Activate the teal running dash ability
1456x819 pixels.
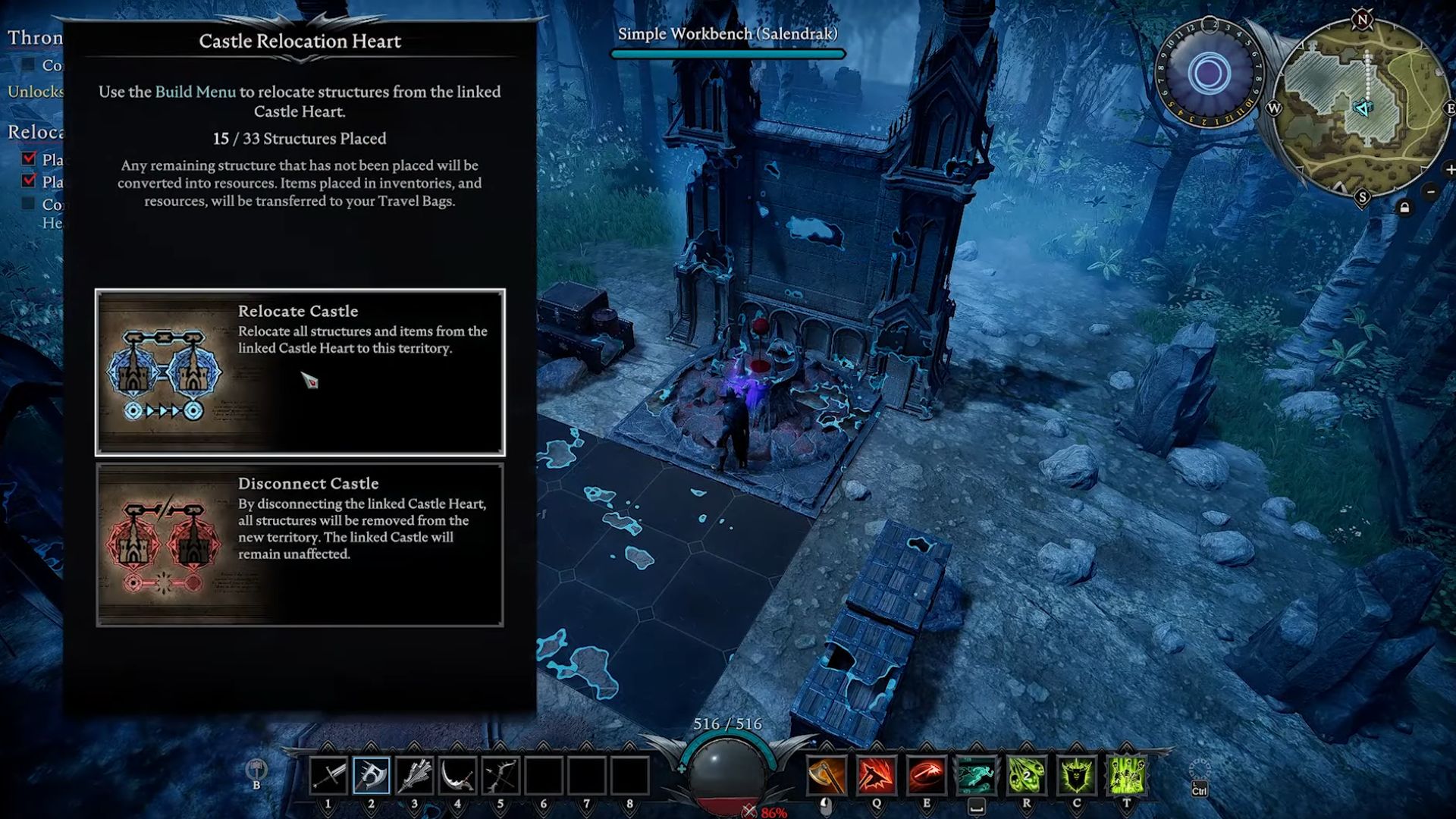tap(976, 776)
